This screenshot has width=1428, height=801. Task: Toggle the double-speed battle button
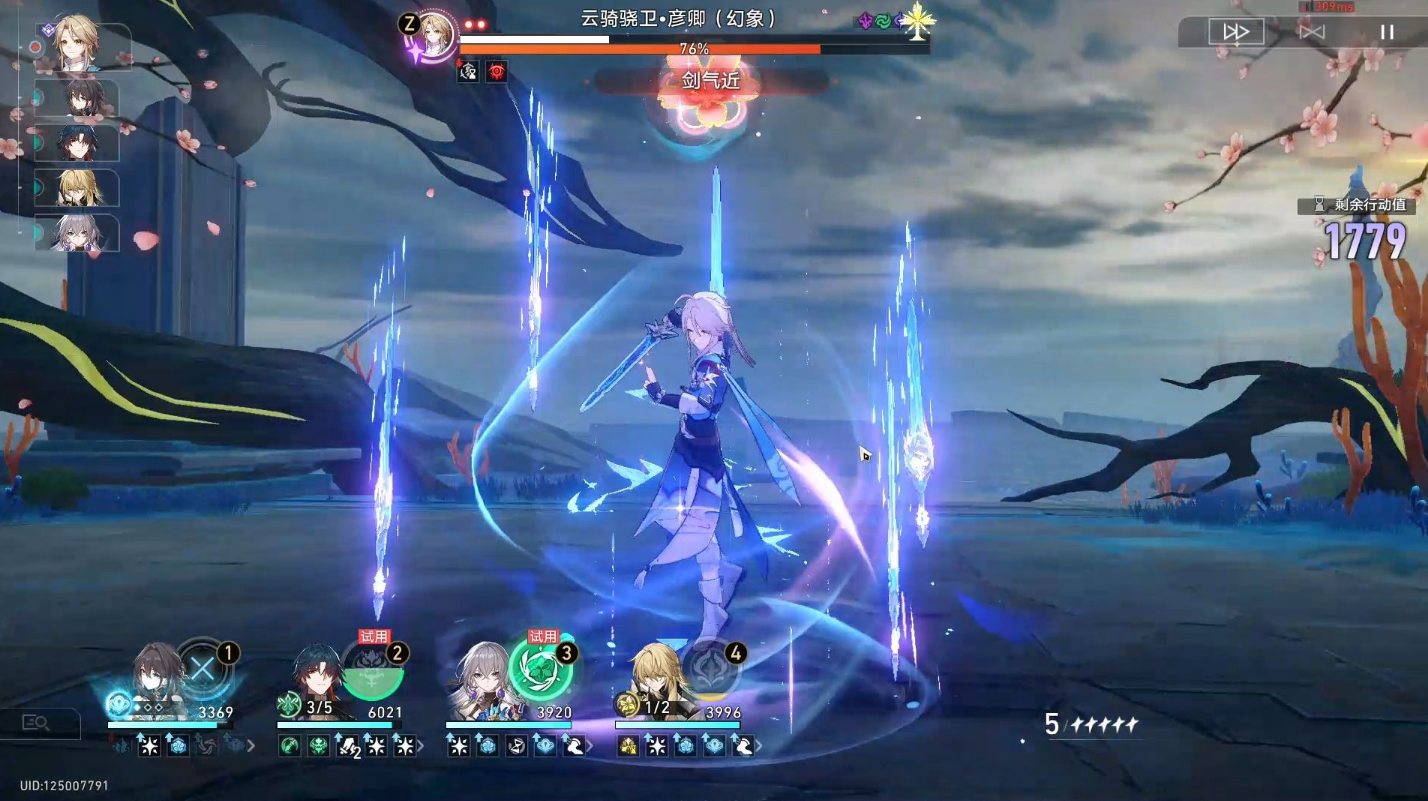pos(1236,32)
